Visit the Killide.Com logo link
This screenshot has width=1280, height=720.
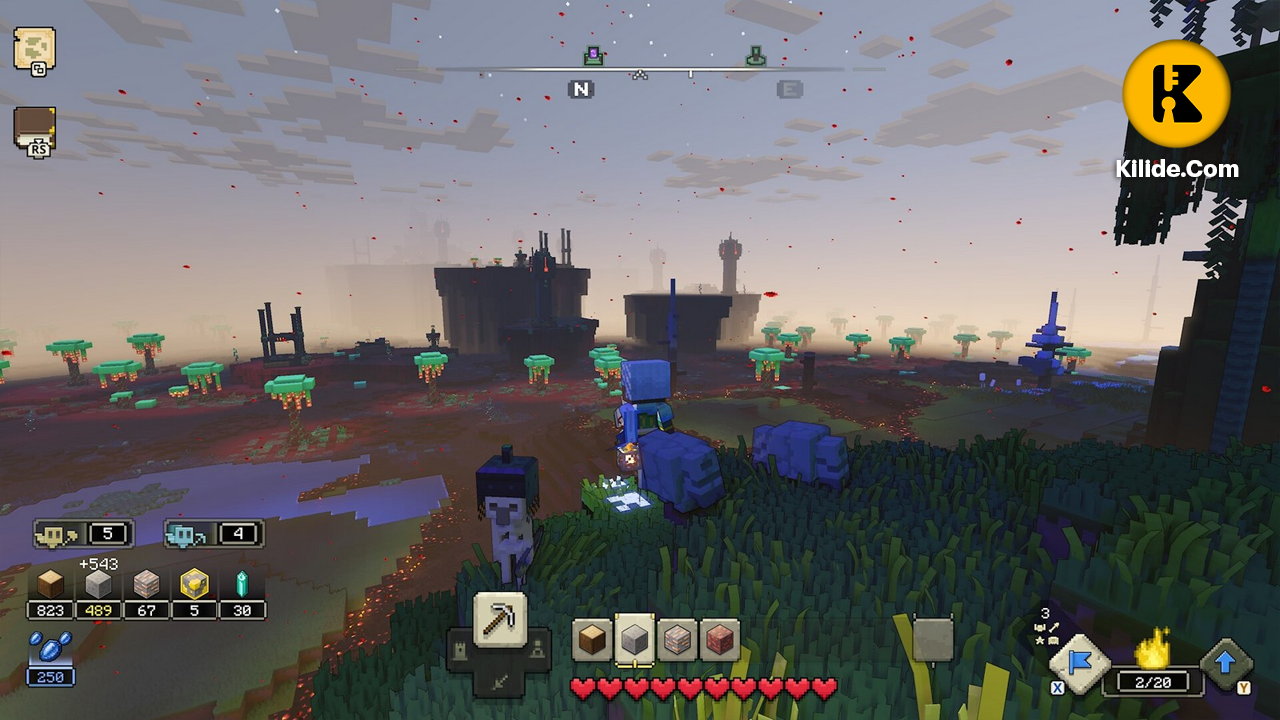click(x=1178, y=93)
